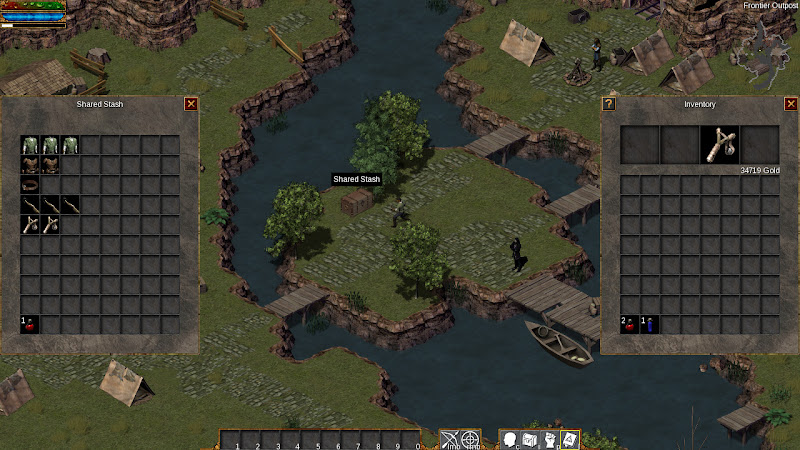Pick the red health potion in the Inventory
Viewport: 800px width, 450px height.
630,324
